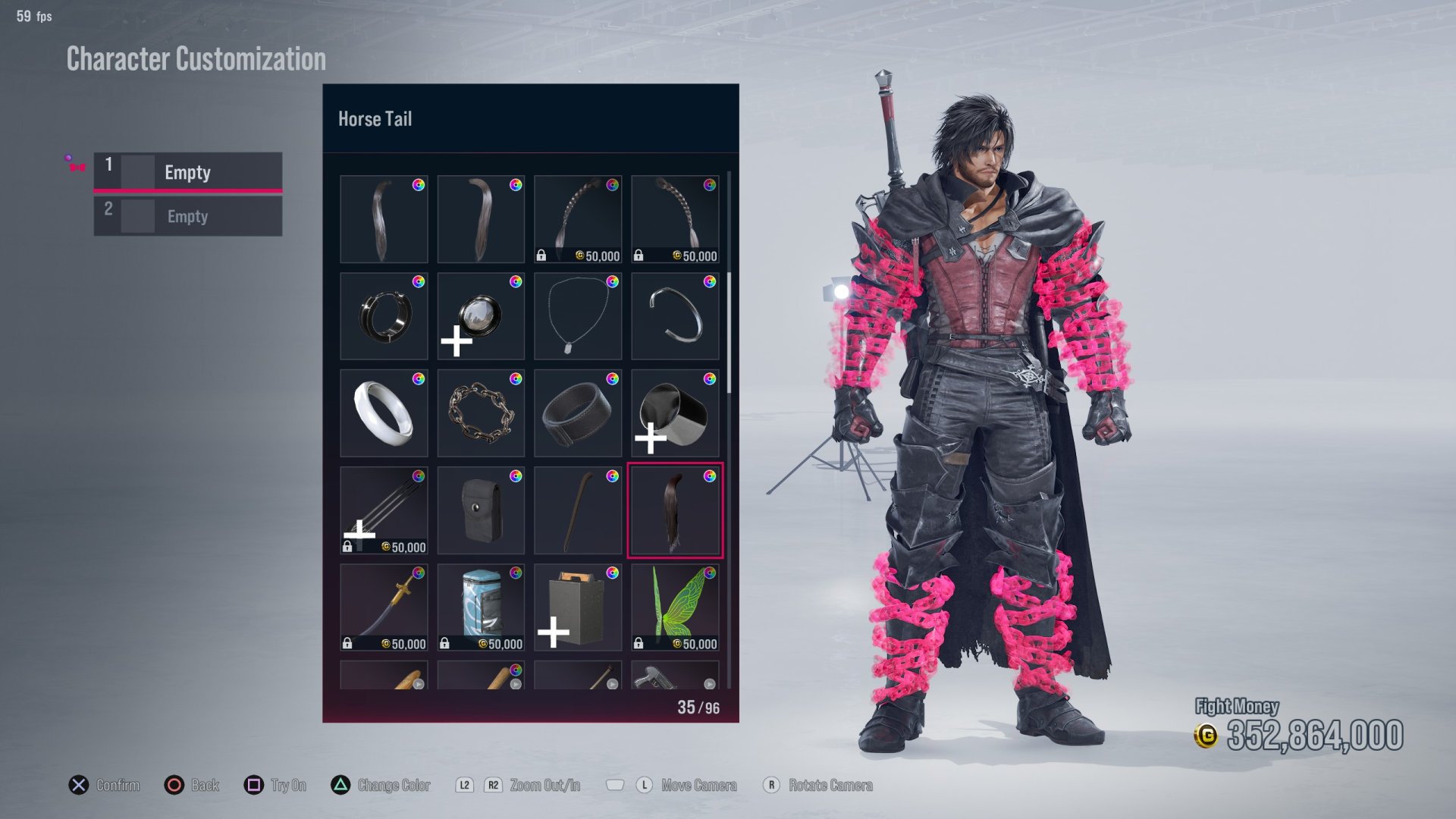The height and width of the screenshot is (819, 1456).
Task: Select the chain bracelet accessory
Action: tap(480, 413)
